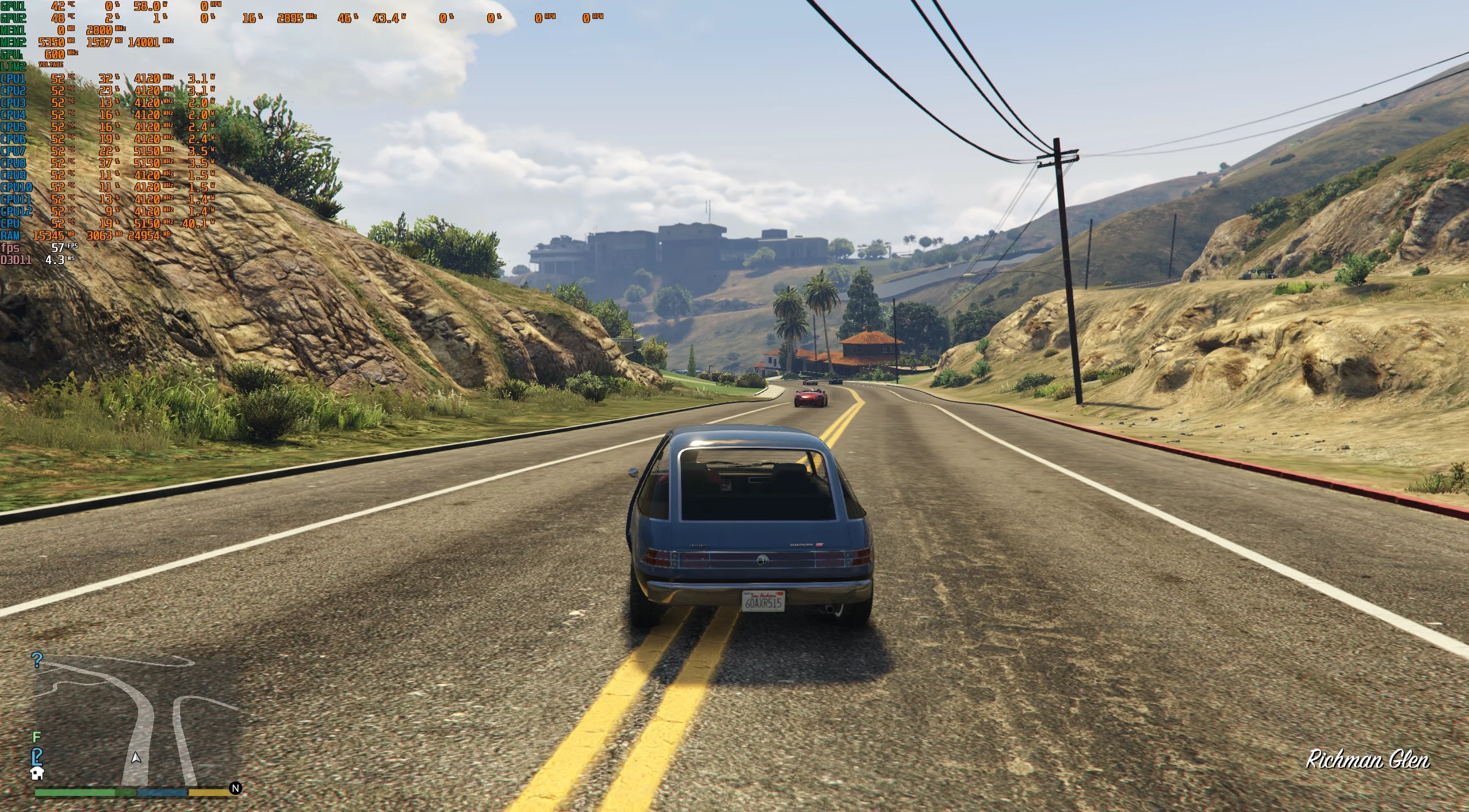The height and width of the screenshot is (812, 1469).
Task: Open the minimap road view
Action: click(x=137, y=722)
